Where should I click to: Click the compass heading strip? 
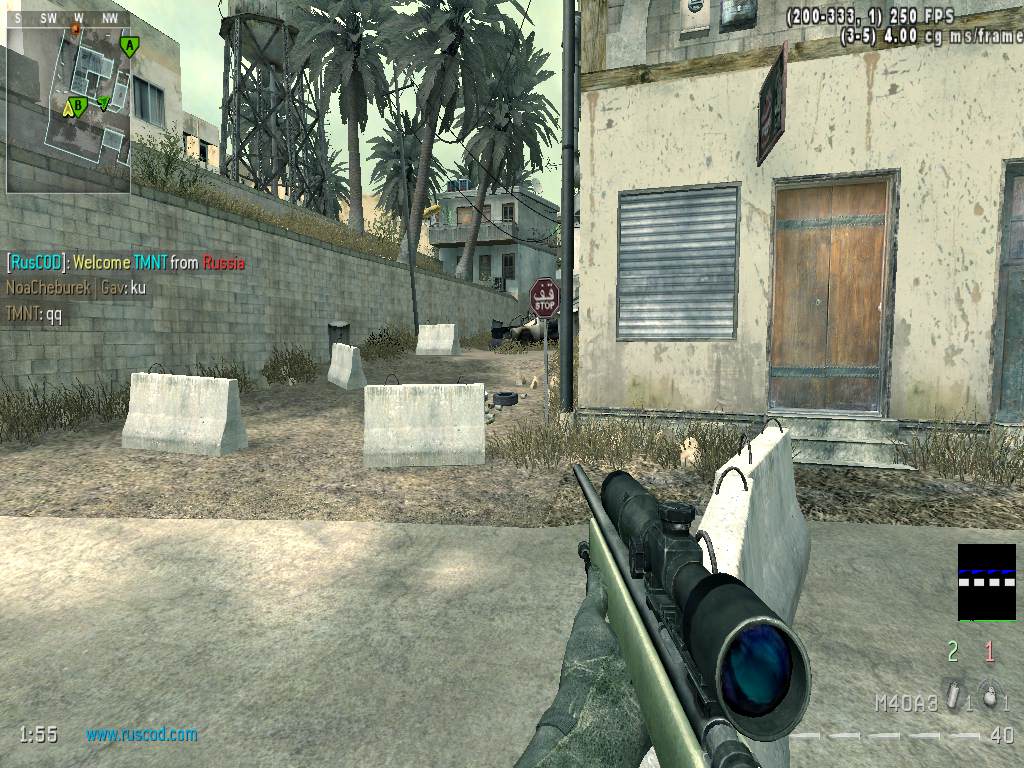(x=68, y=19)
